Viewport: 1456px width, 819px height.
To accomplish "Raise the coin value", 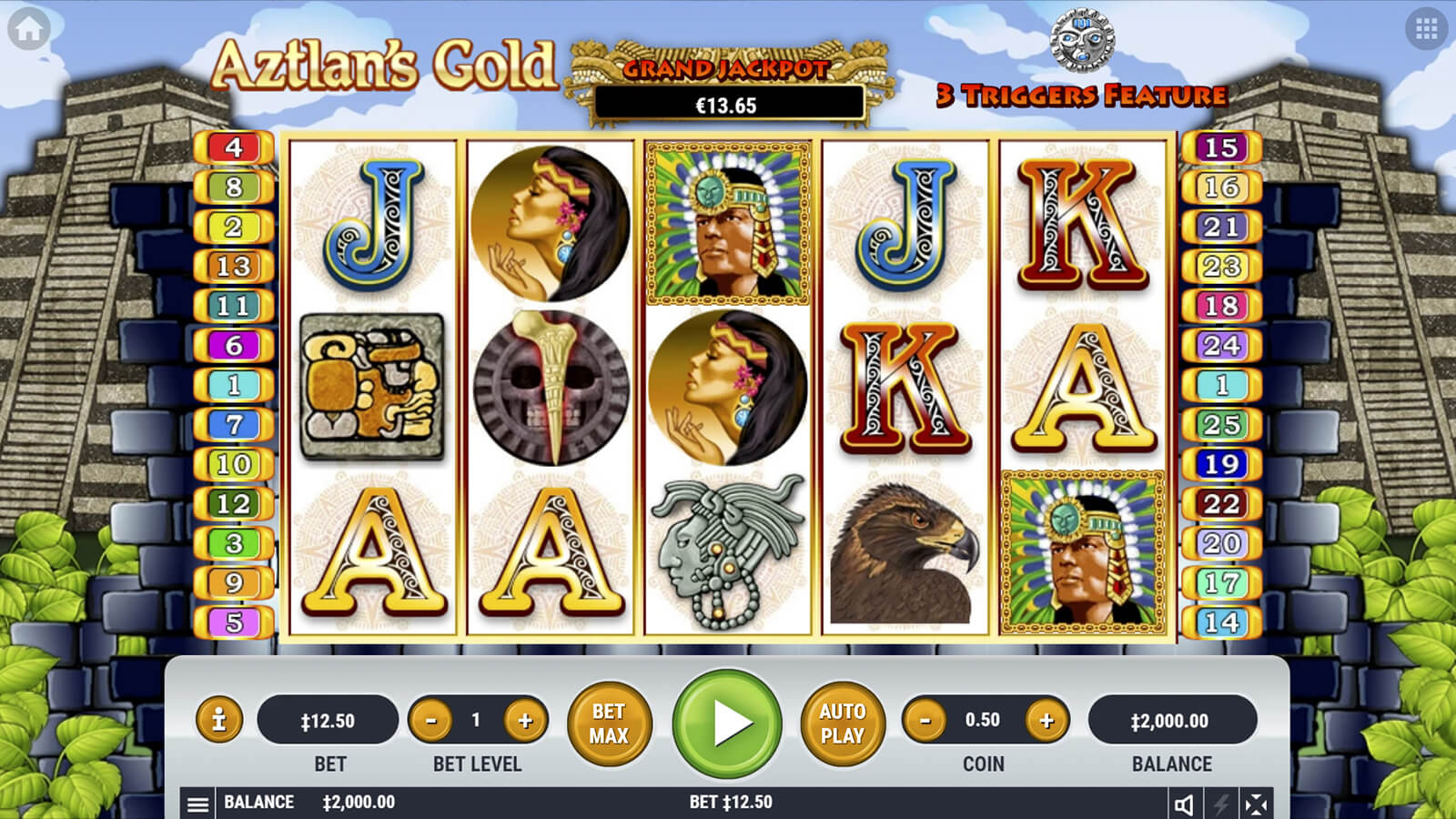I will (x=1046, y=721).
